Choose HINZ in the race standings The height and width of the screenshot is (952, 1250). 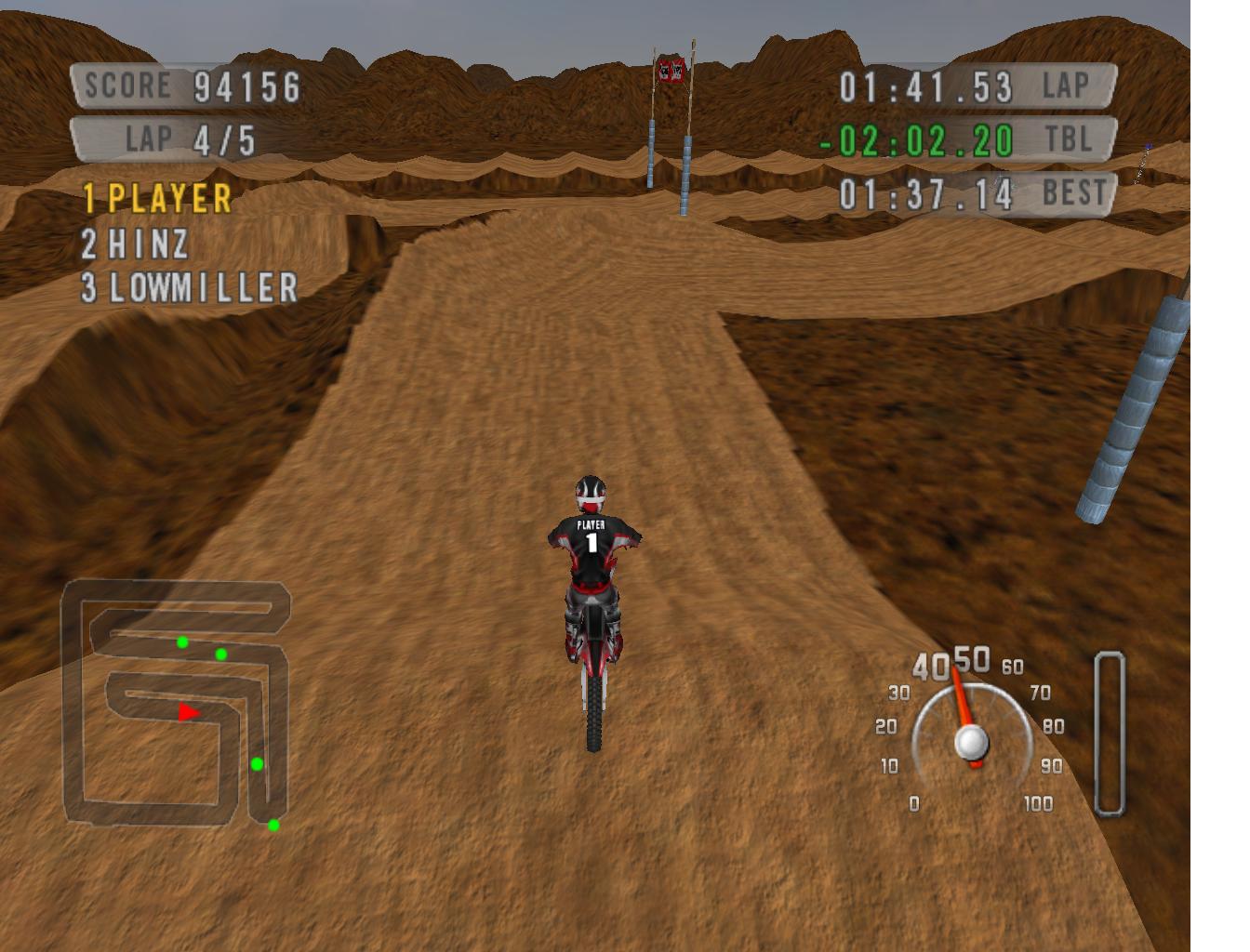[x=136, y=245]
